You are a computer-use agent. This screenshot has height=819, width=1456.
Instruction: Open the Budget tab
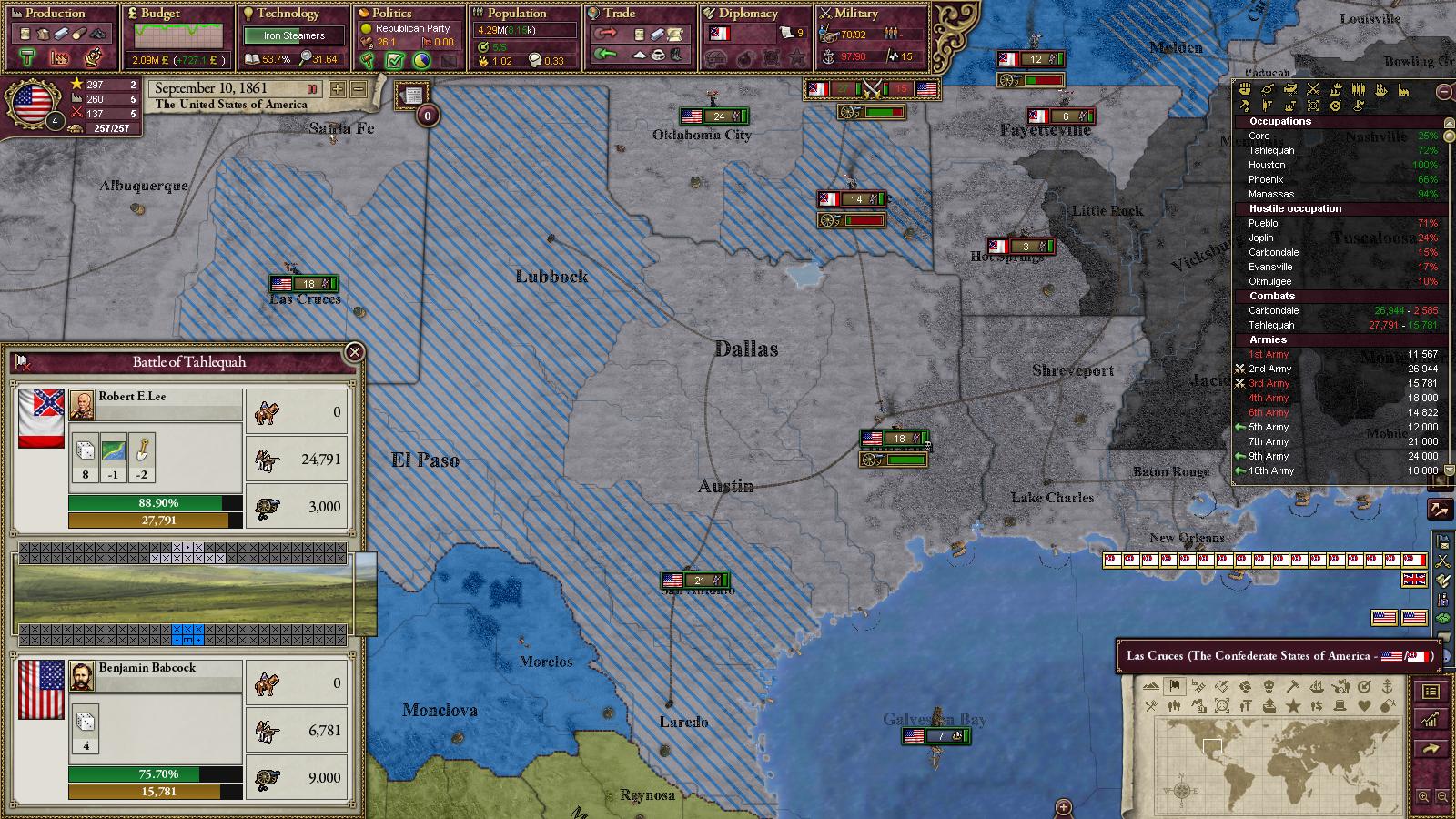tap(160, 14)
